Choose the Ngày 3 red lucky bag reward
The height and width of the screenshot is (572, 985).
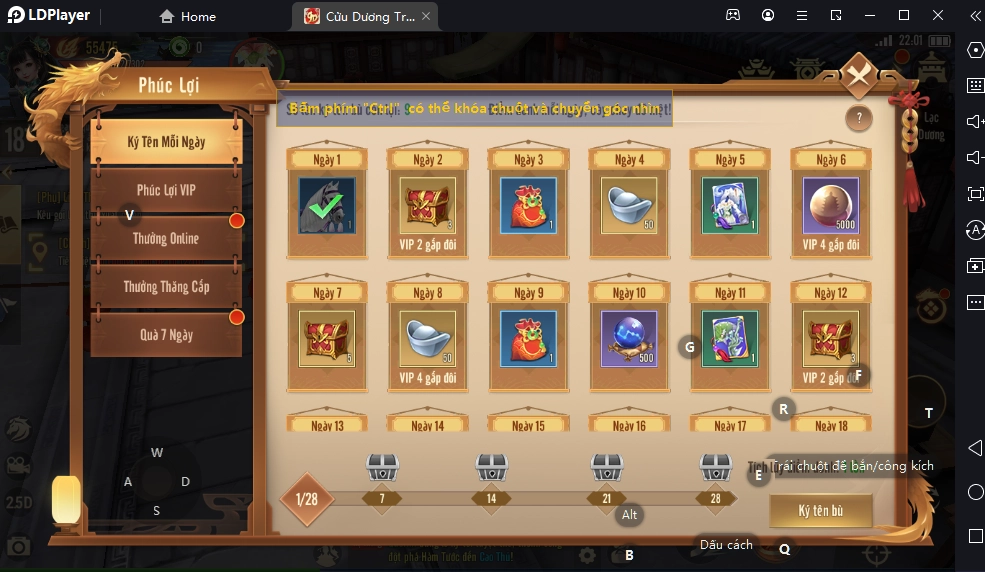click(528, 206)
